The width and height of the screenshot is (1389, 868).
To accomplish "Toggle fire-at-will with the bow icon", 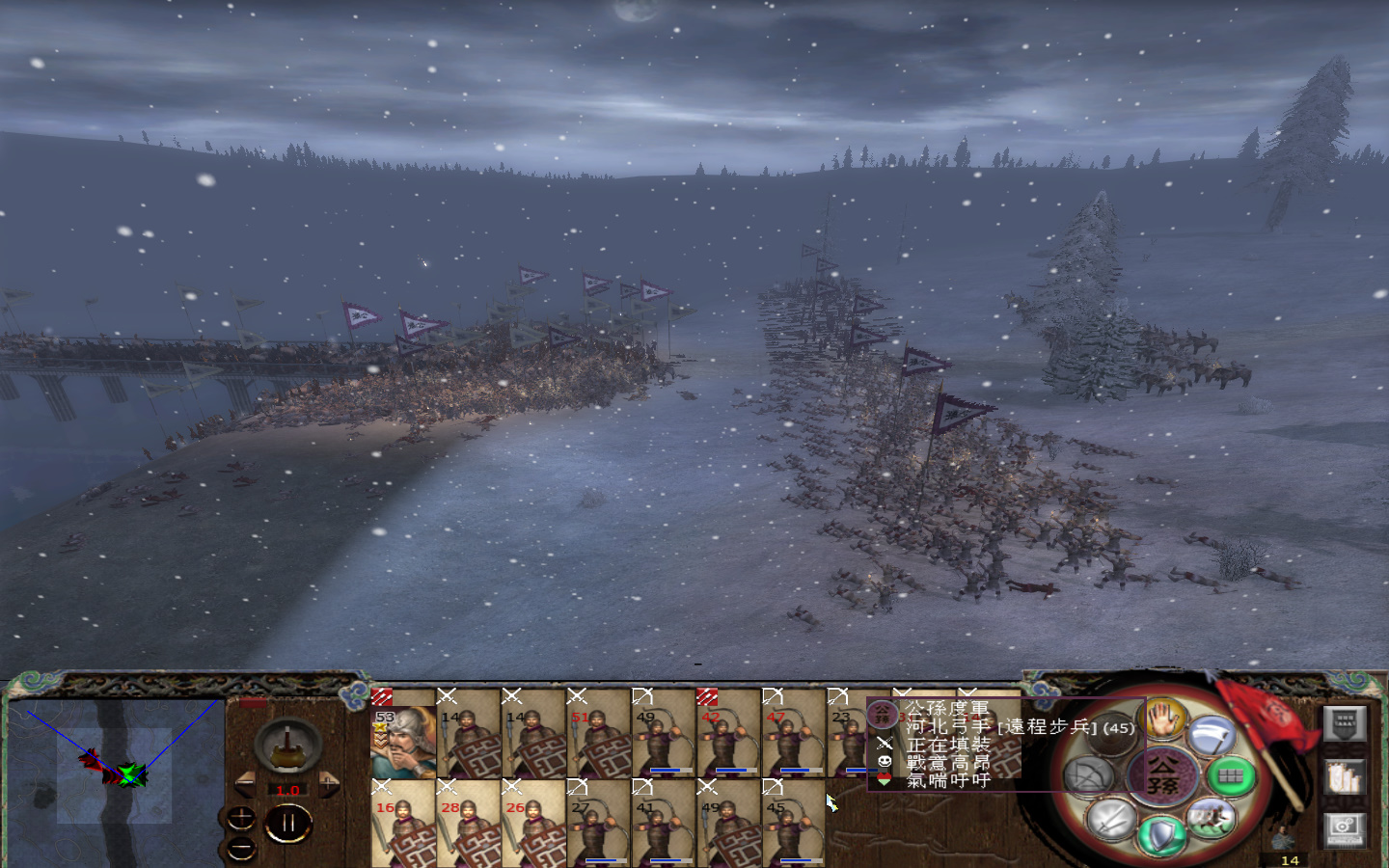I will pos(1087,773).
